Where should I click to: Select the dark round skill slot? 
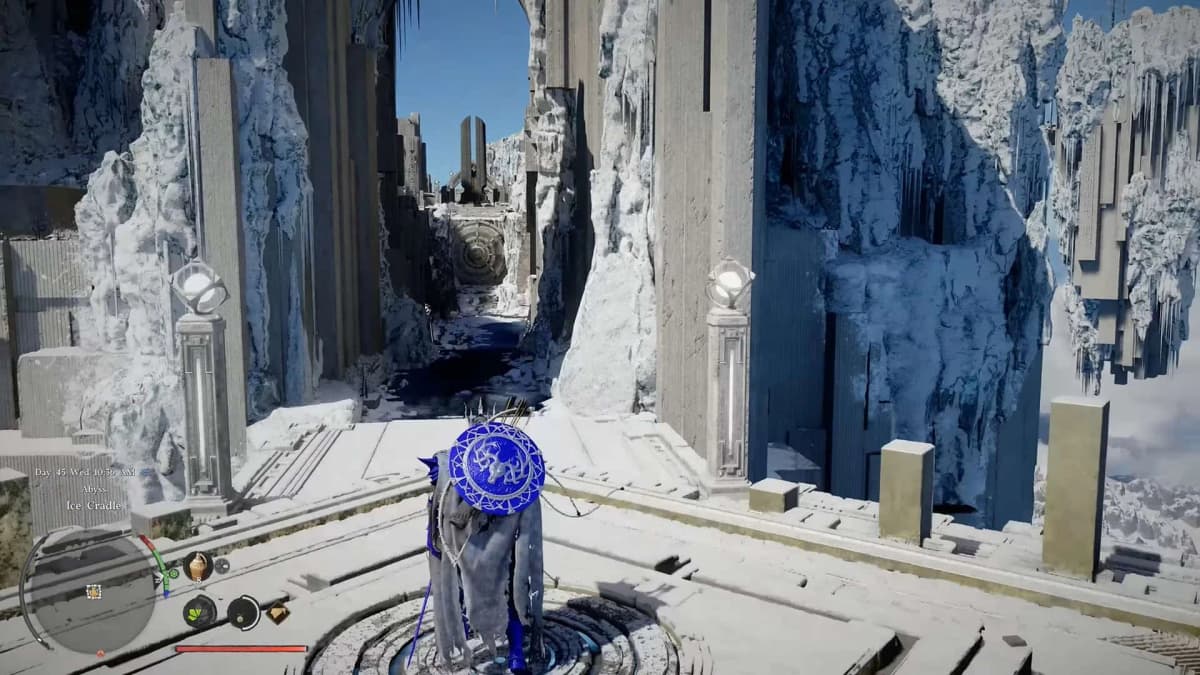pos(243,612)
